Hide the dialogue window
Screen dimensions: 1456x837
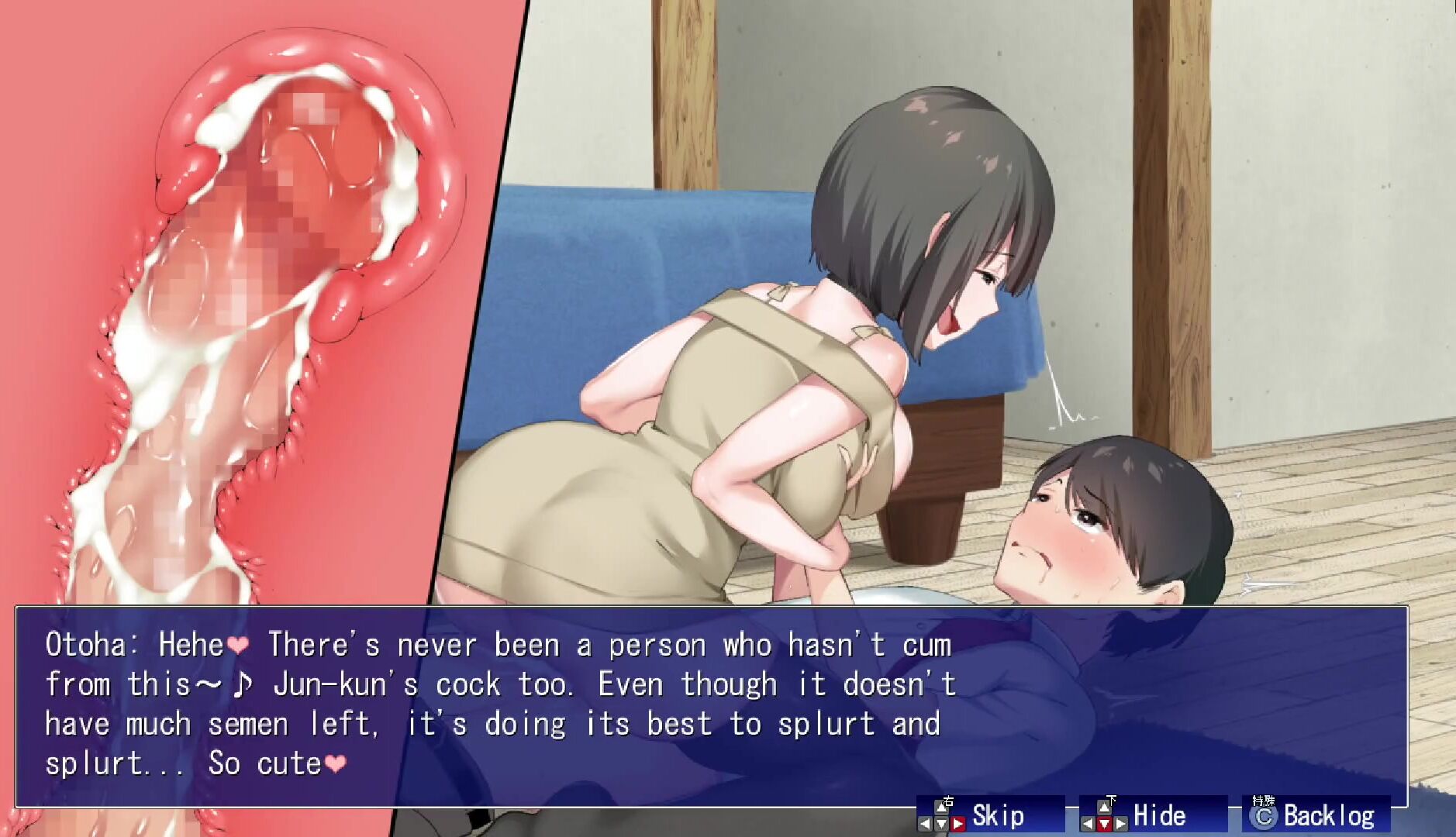(1153, 815)
